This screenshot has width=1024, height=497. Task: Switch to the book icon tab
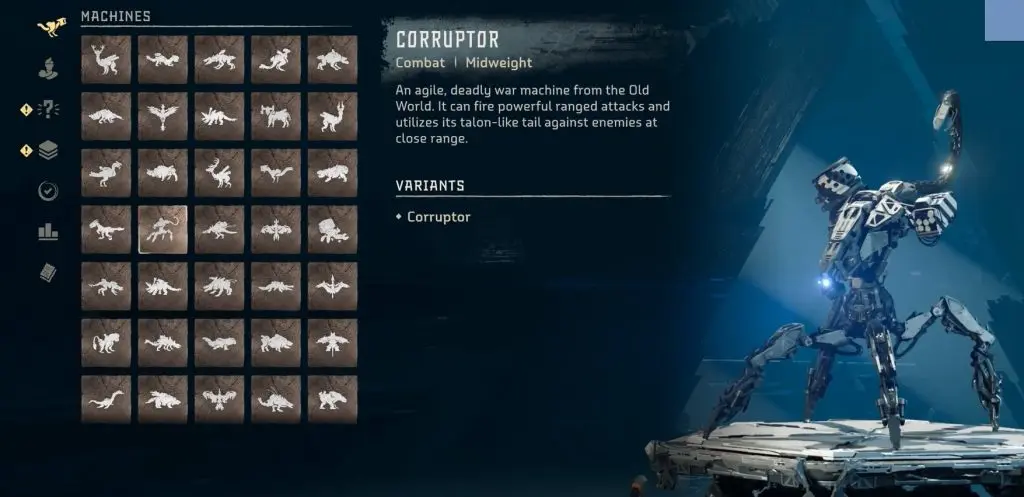click(x=48, y=272)
